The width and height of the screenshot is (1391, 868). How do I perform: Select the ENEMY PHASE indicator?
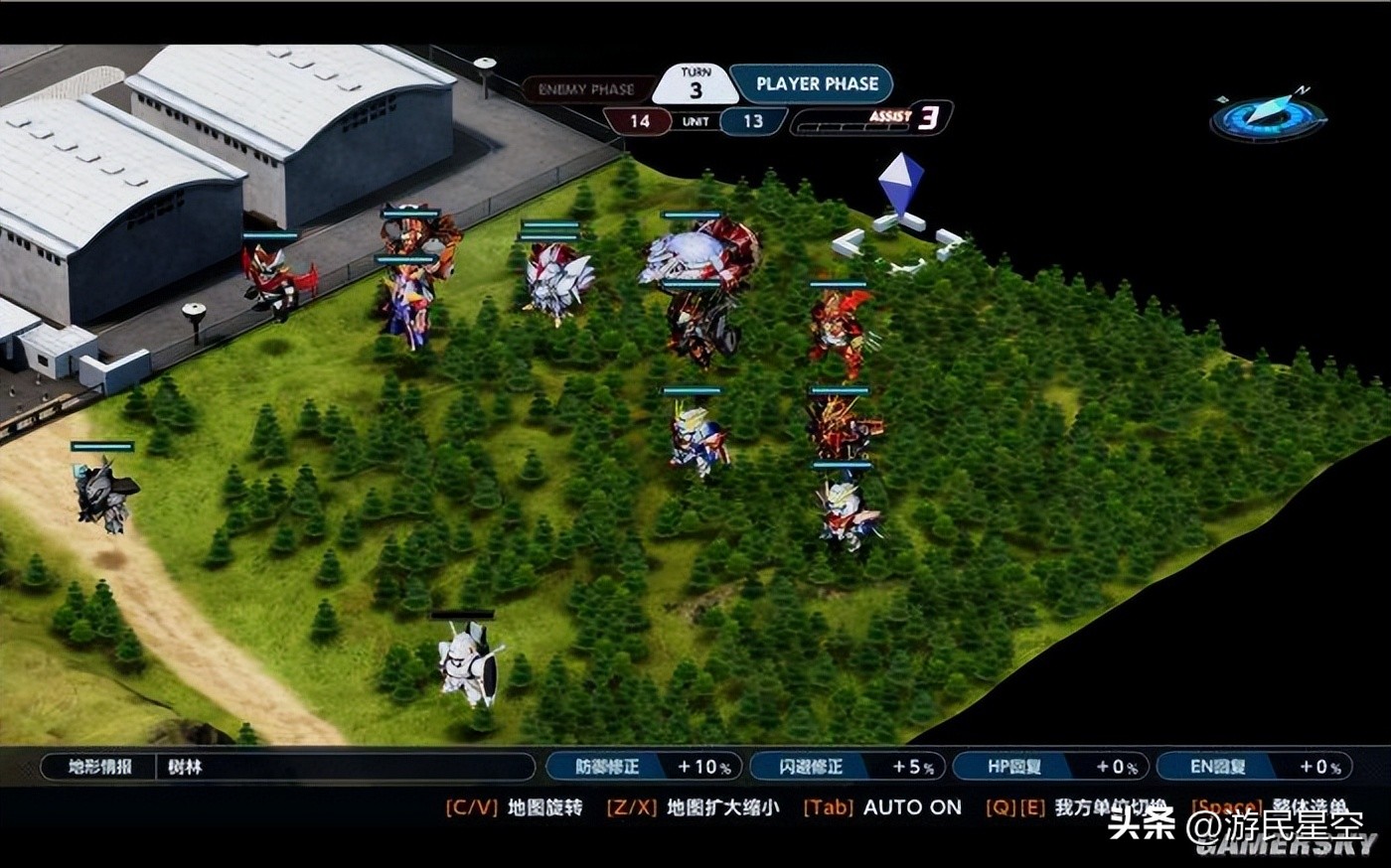586,89
